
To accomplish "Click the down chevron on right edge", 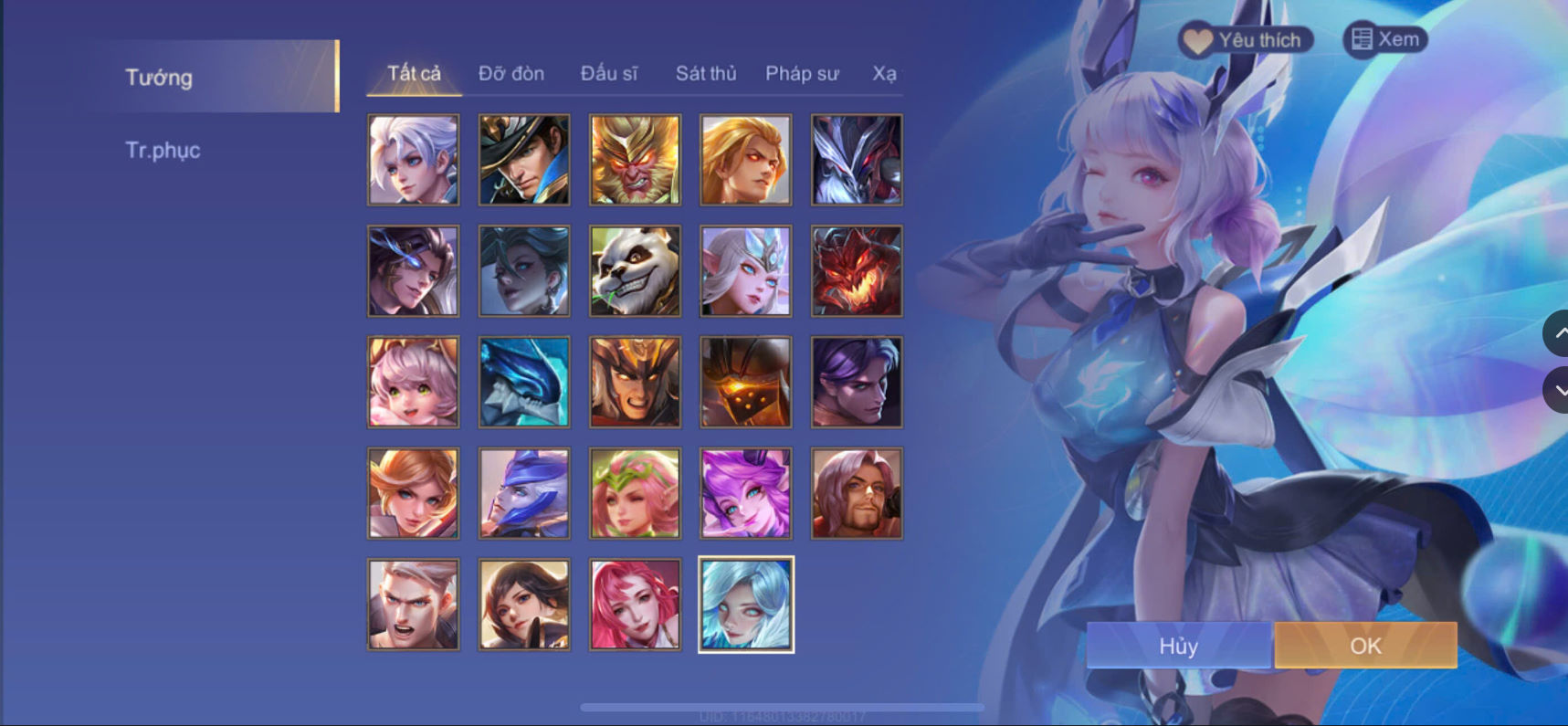I will 1558,390.
